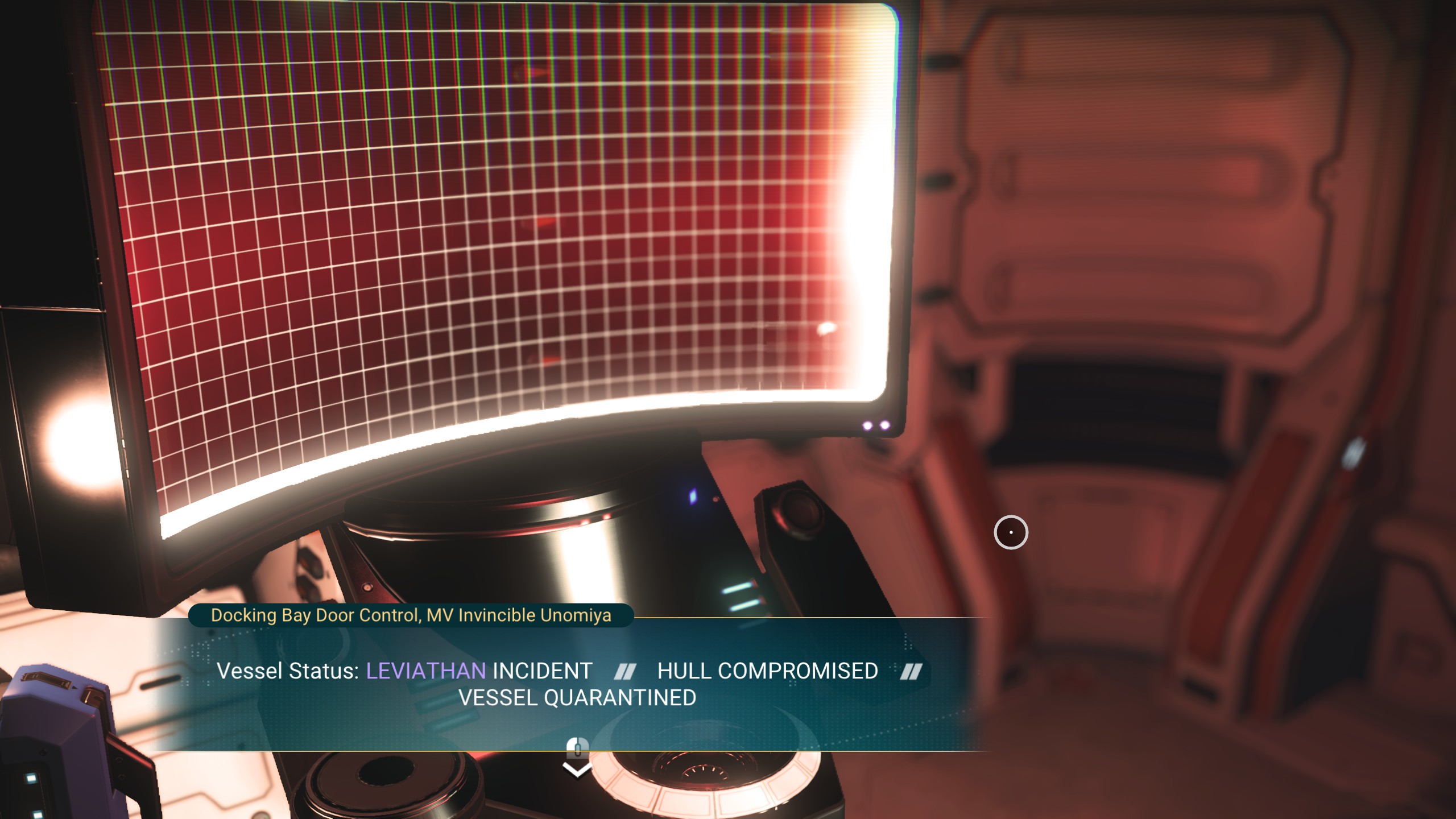
Task: Click the second double-slash separator icon
Action: [x=912, y=671]
